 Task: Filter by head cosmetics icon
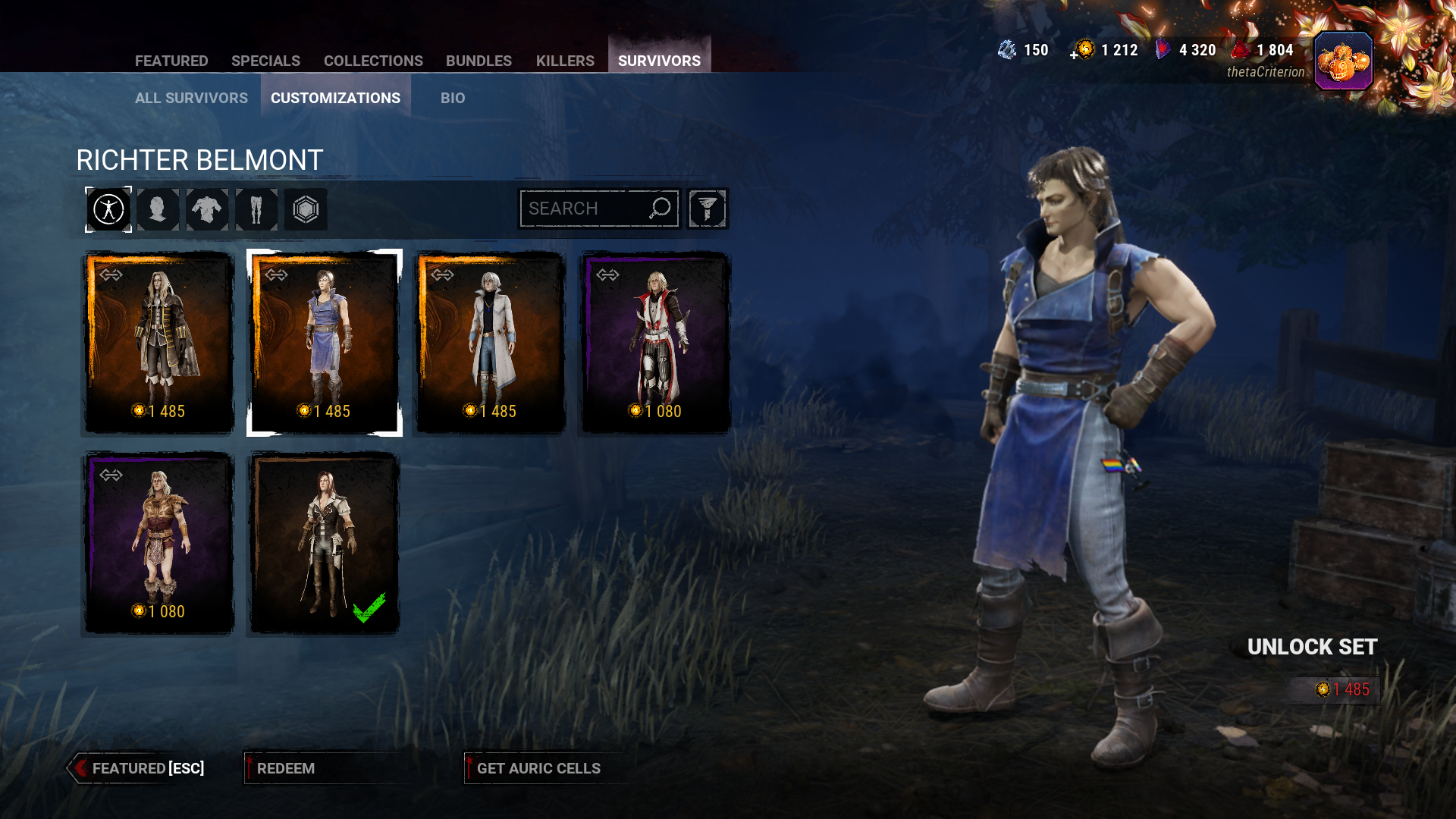158,209
